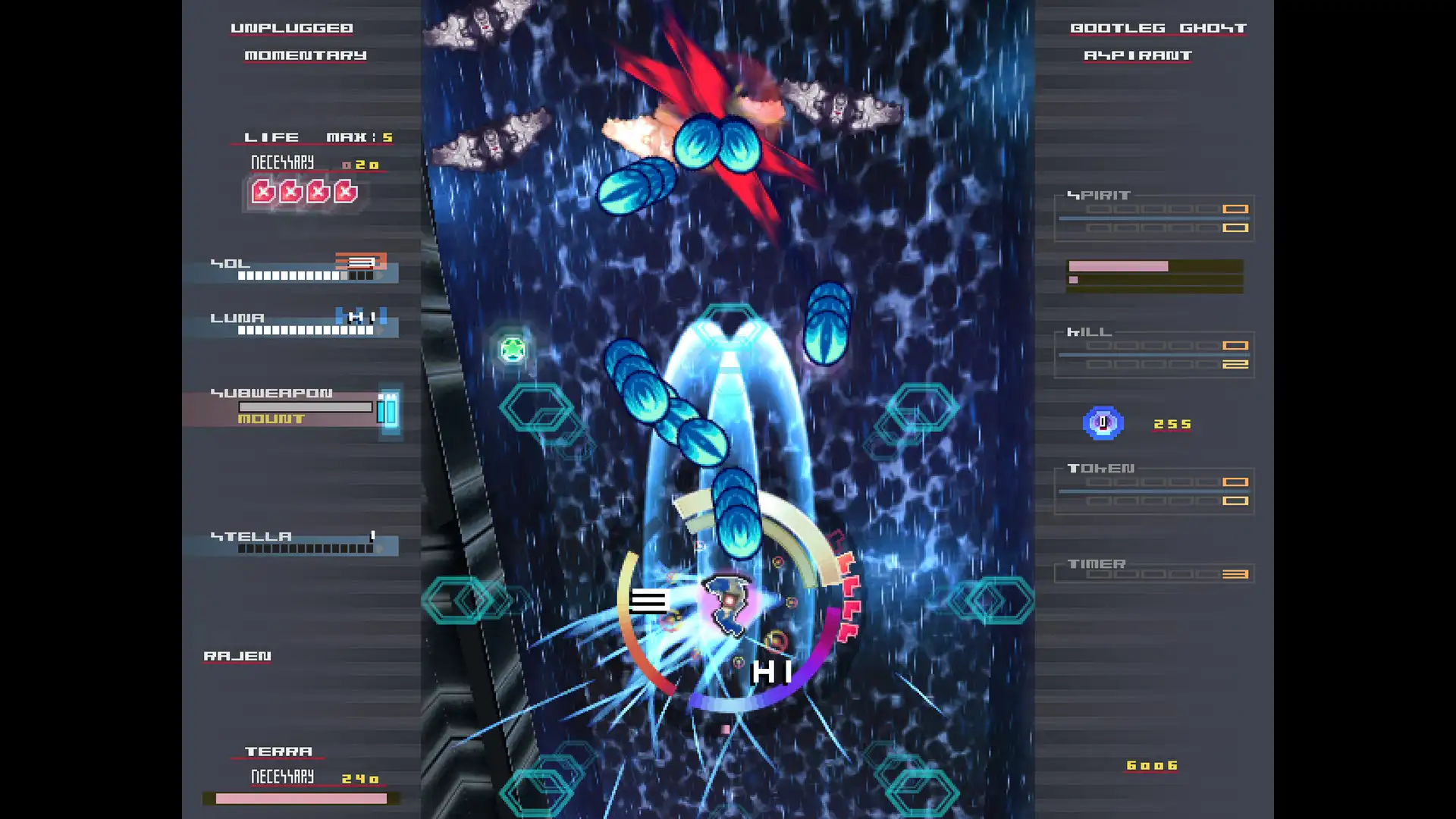This screenshot has height=819, width=1456.
Task: Enable the BOOTLEG GHOST option
Action: pos(1157,27)
